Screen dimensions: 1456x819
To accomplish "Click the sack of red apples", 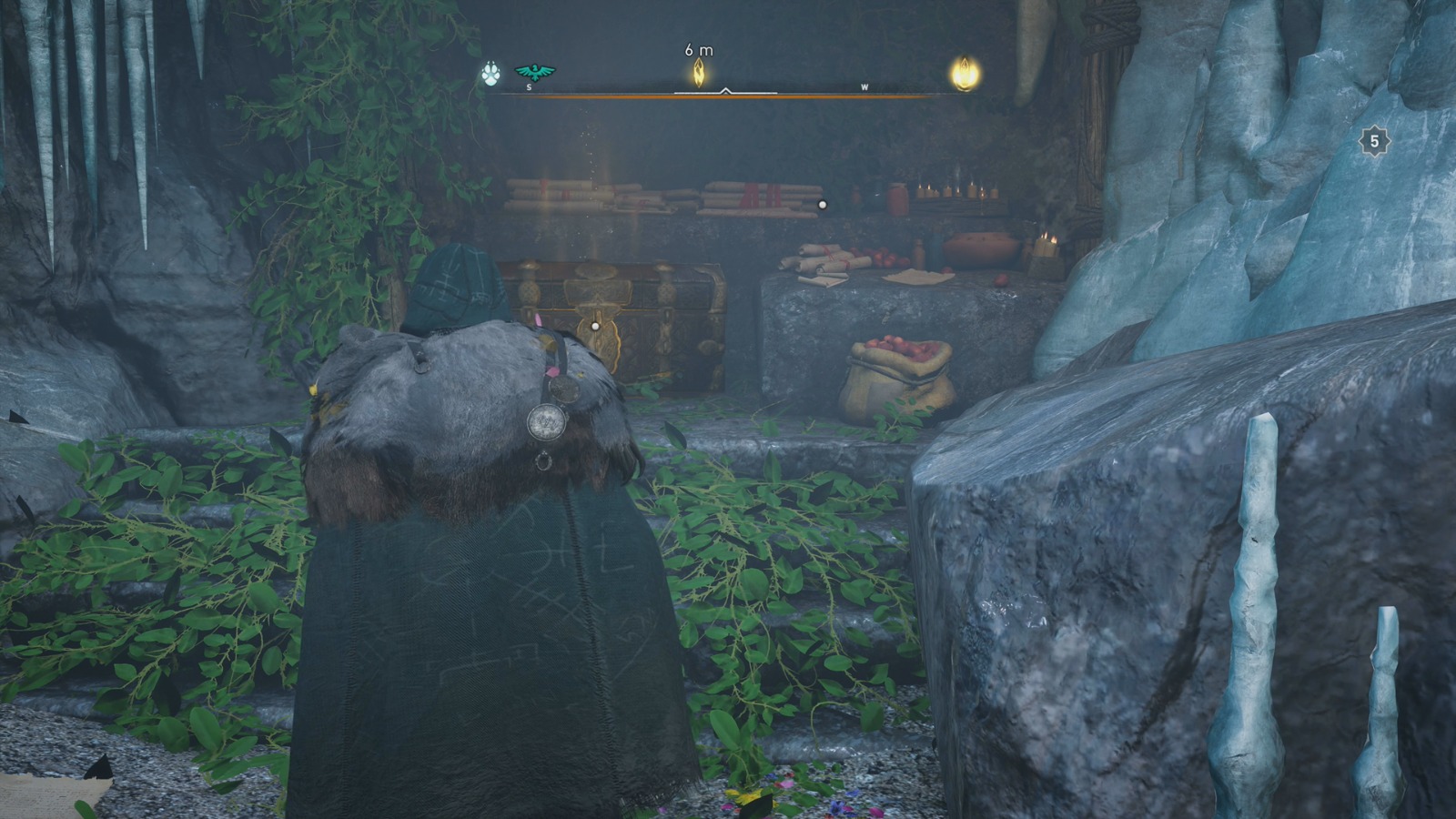I will (x=896, y=369).
